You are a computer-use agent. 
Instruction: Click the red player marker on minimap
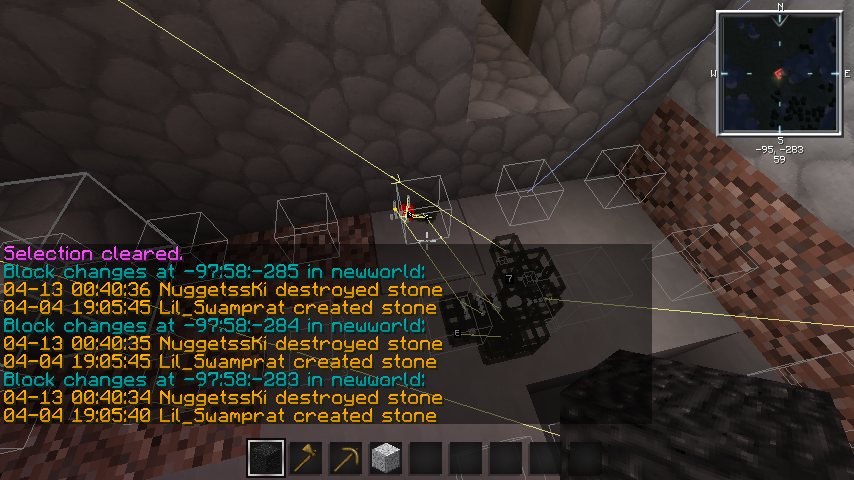click(778, 74)
